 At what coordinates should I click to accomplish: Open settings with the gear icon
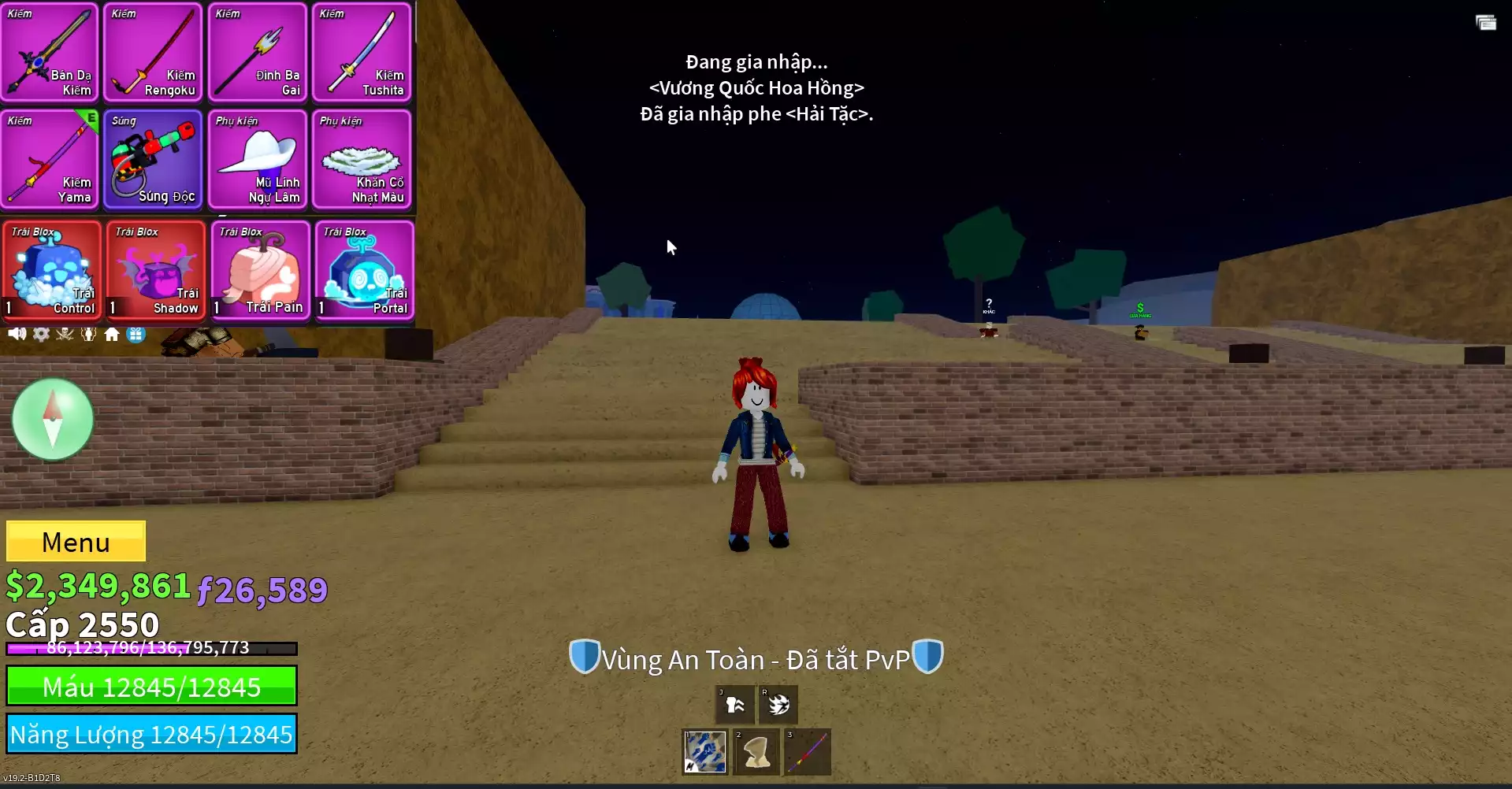point(41,334)
